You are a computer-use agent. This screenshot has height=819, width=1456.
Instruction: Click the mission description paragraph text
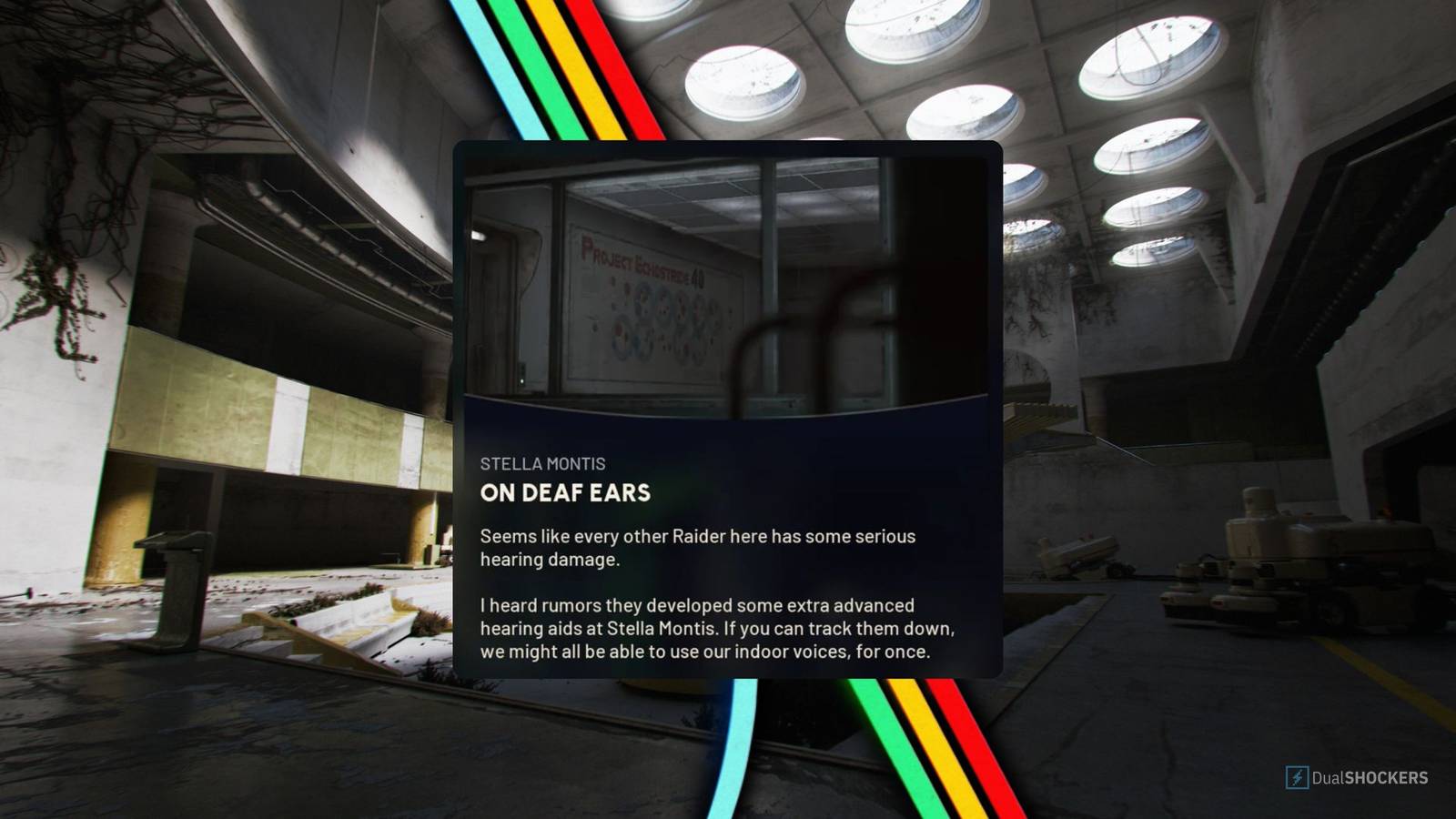[x=698, y=548]
